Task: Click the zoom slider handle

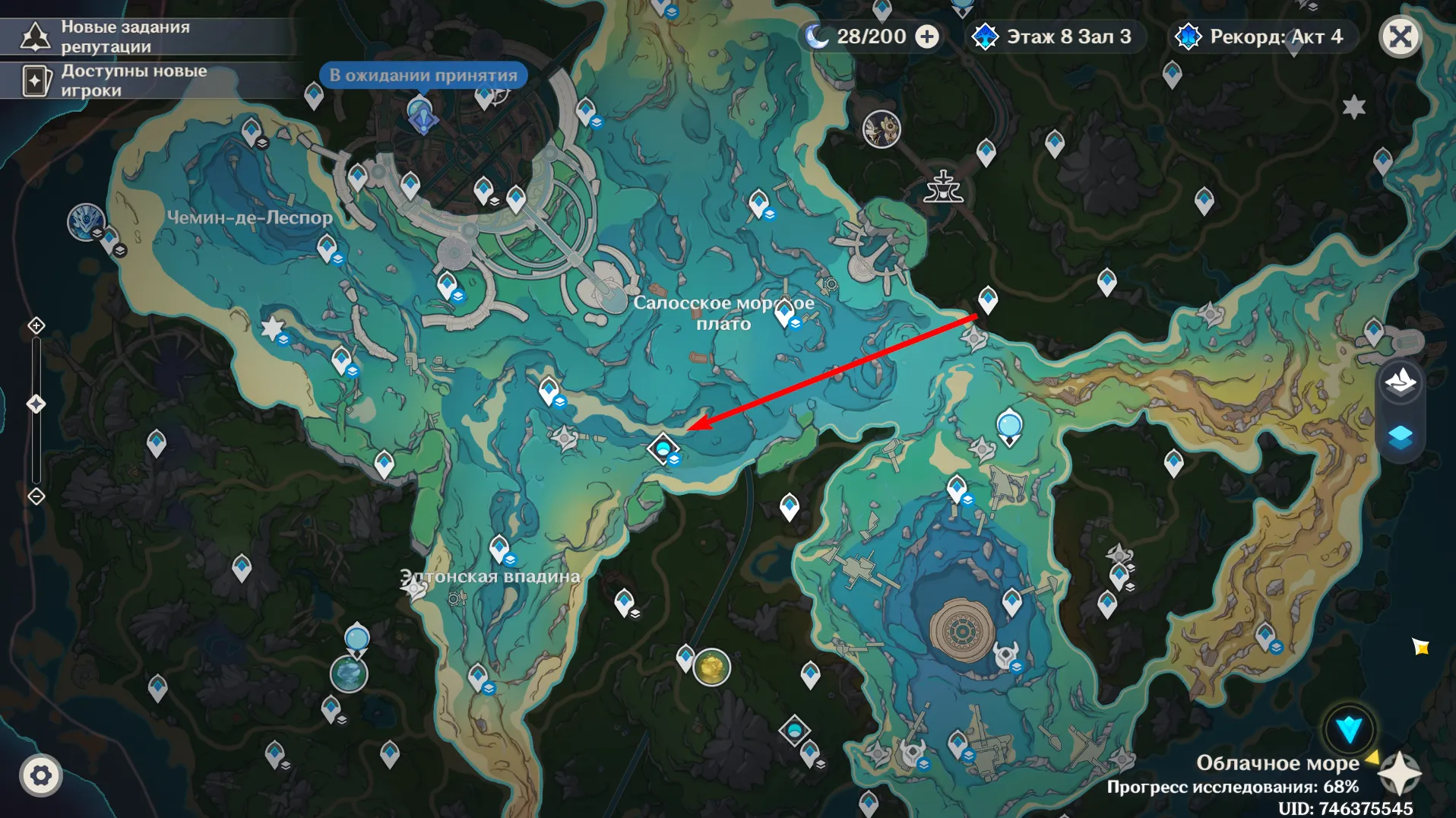Action: [x=36, y=404]
